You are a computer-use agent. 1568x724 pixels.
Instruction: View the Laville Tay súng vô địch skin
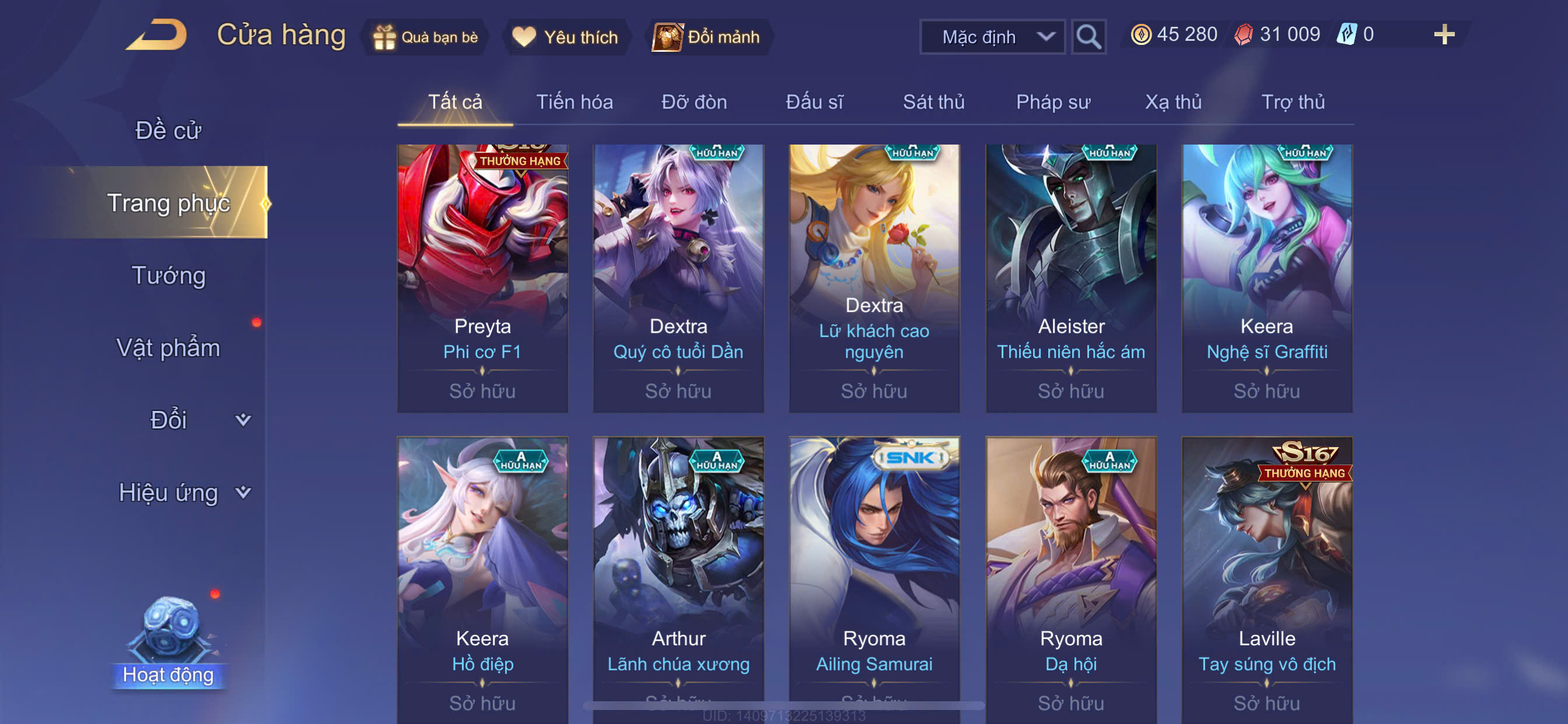coord(1266,578)
